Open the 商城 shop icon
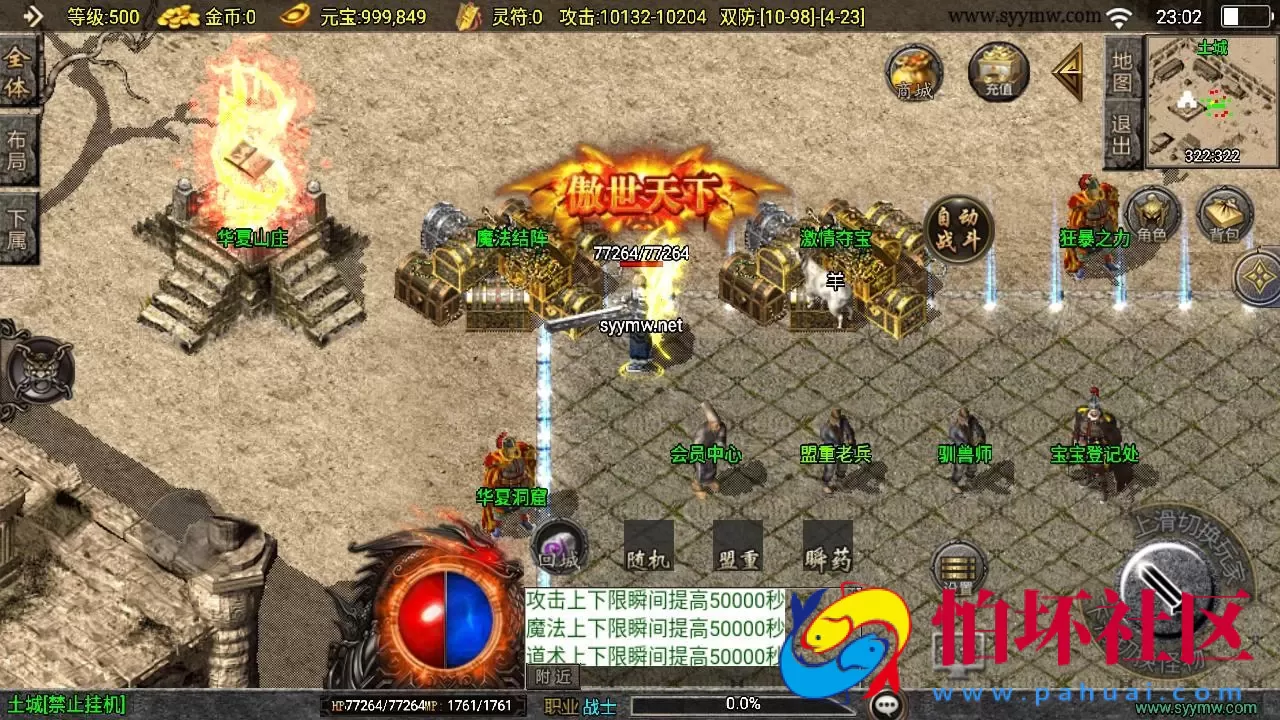 tap(912, 71)
